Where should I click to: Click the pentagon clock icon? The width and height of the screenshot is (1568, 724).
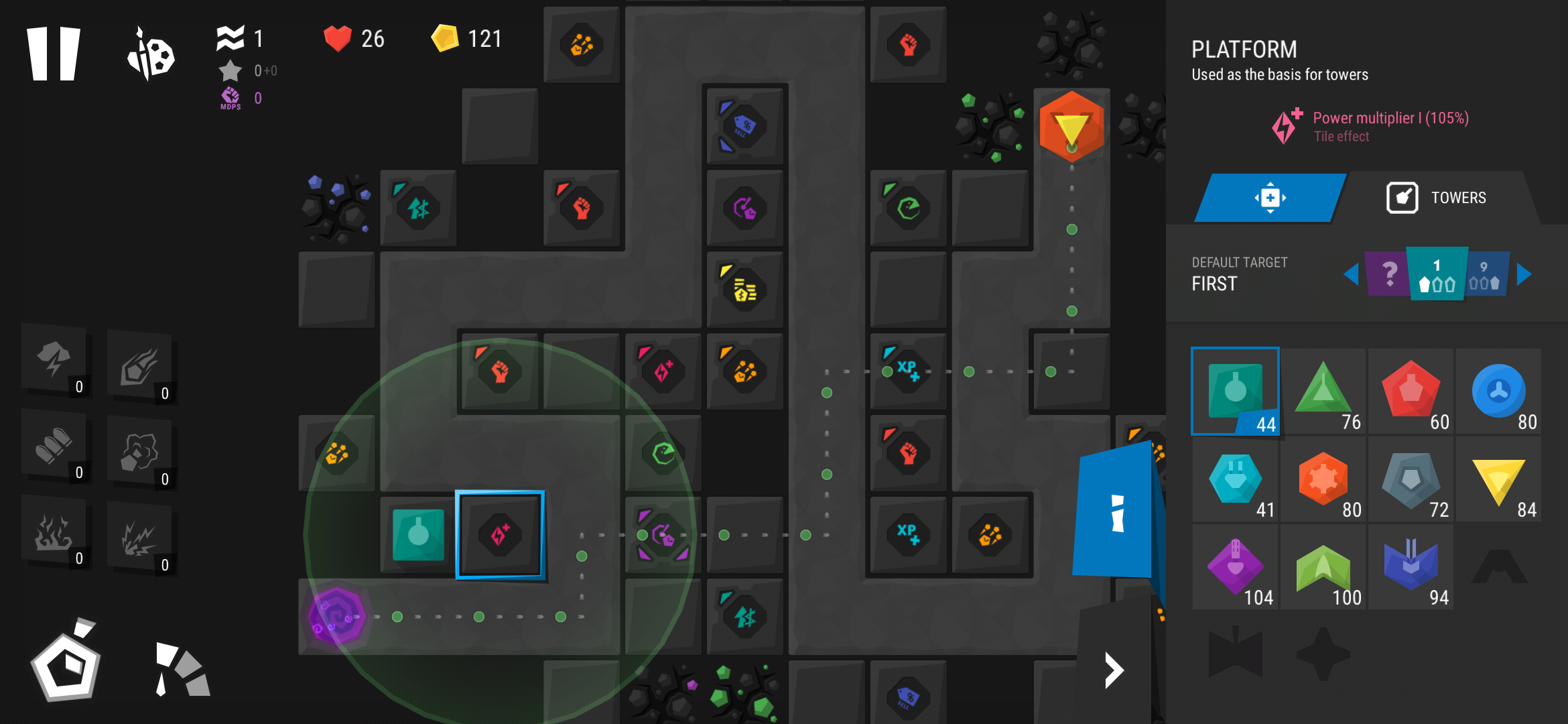(66, 664)
